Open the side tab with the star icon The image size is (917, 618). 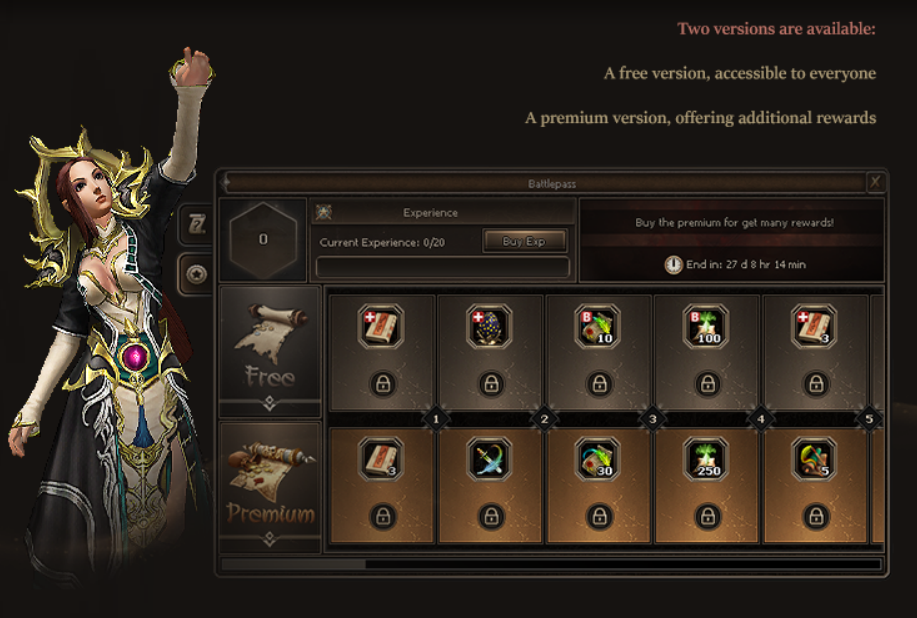[197, 273]
